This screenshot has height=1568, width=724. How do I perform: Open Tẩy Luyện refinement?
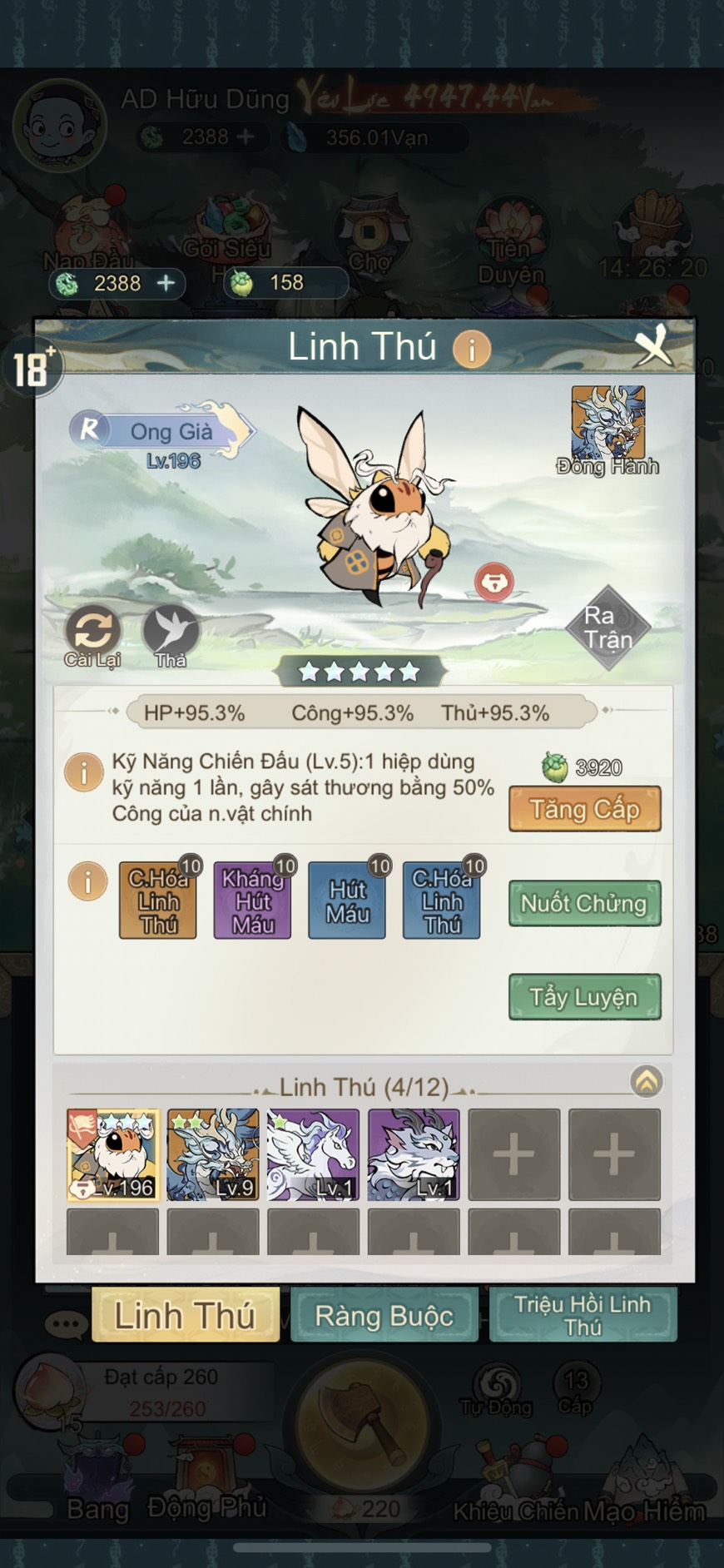point(584,996)
